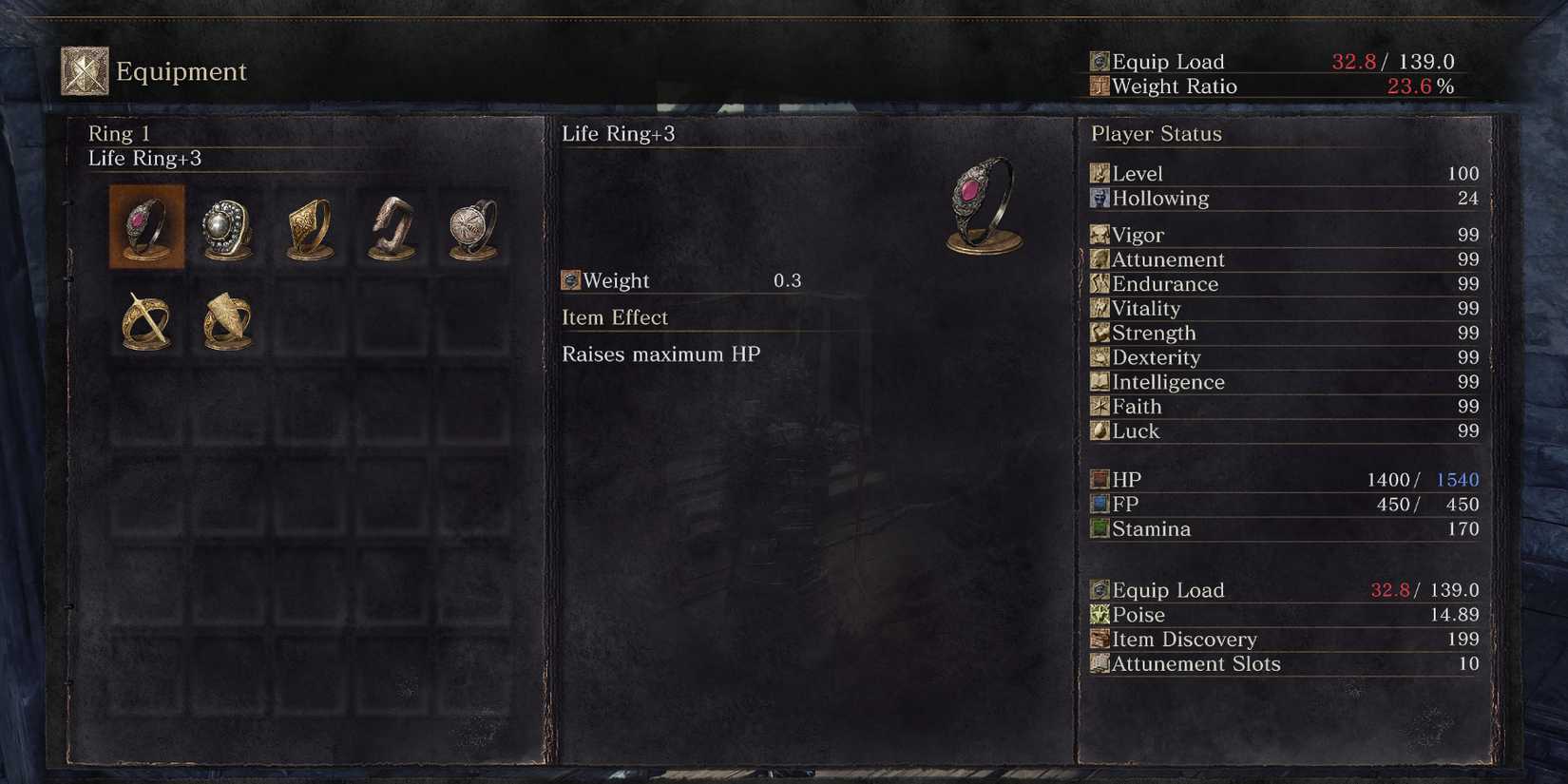This screenshot has width=1568, height=784.
Task: Click the Player Status panel title
Action: (x=1156, y=134)
